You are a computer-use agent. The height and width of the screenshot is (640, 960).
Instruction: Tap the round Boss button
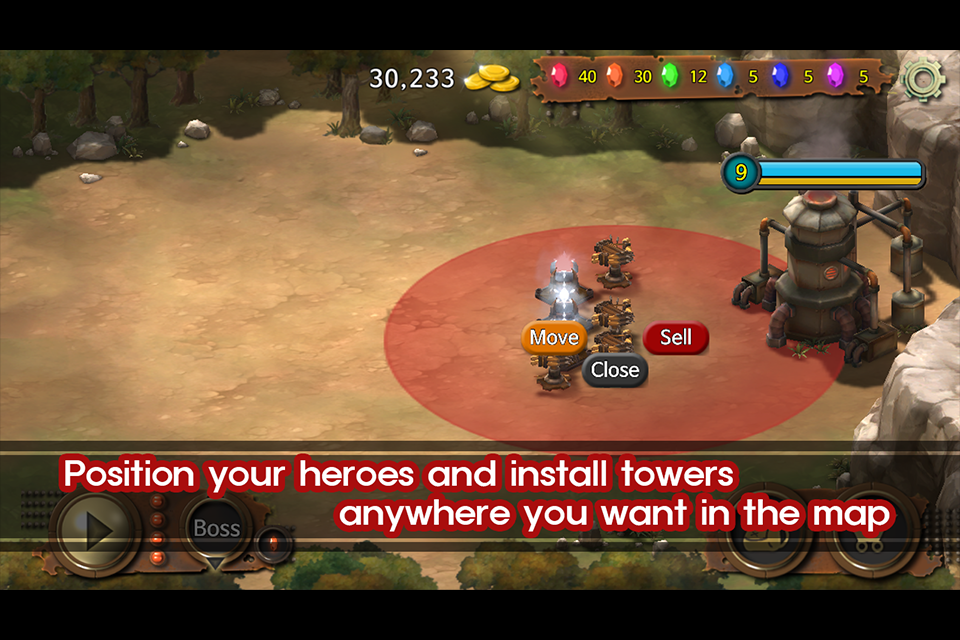click(217, 529)
